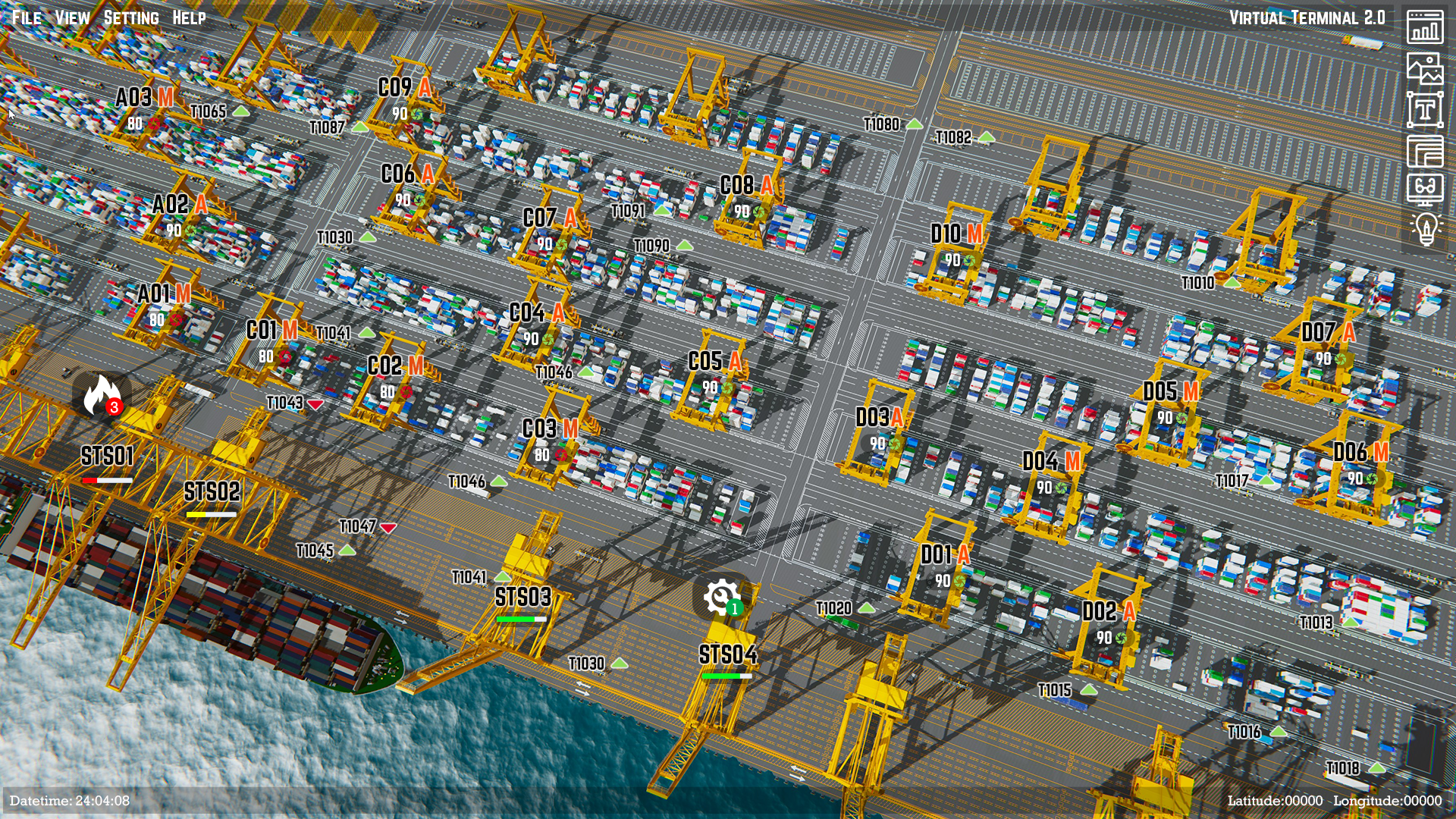Open the gear maintenance alert icon

tap(722, 598)
